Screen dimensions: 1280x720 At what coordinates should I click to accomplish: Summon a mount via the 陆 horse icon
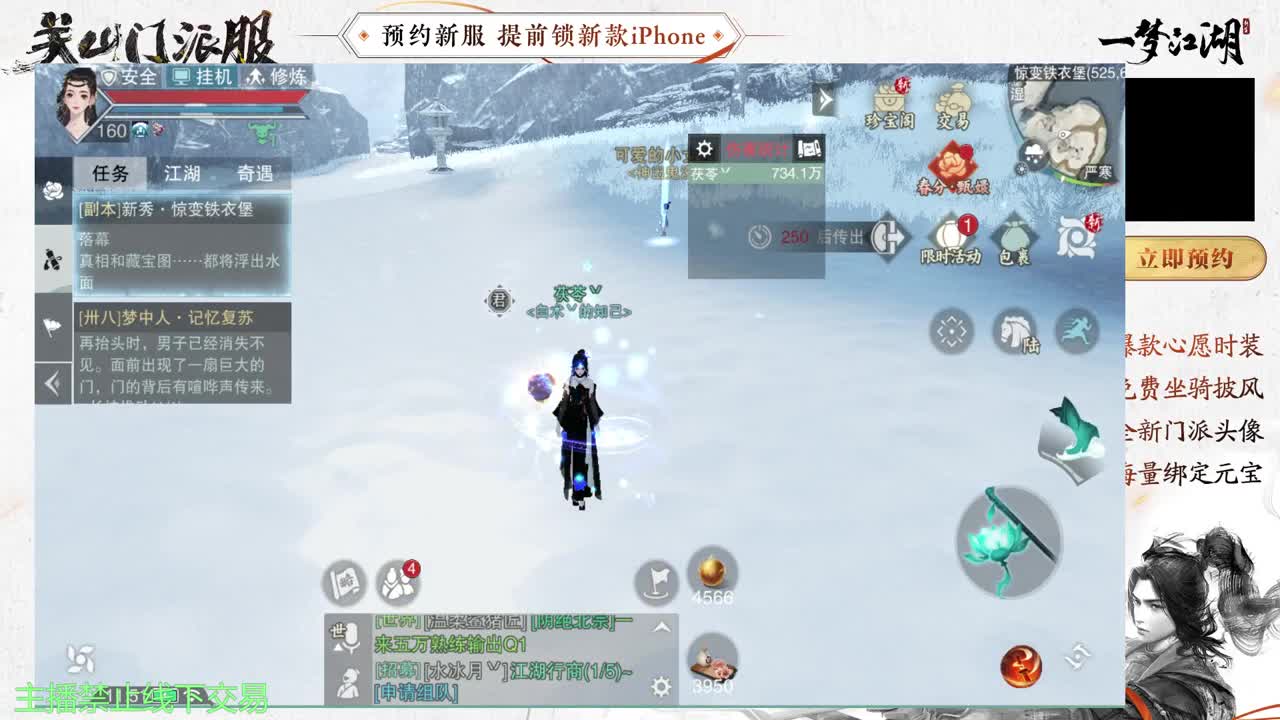pos(1016,332)
